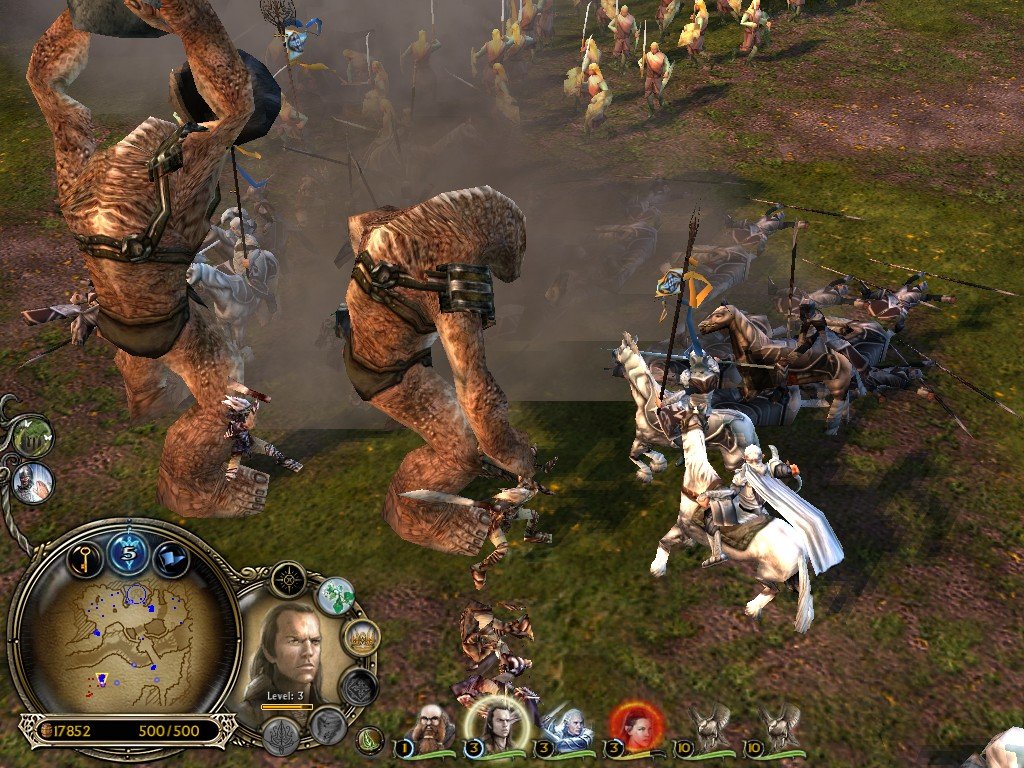
Task: Select the glowing Elrond hero icon
Action: (x=491, y=727)
